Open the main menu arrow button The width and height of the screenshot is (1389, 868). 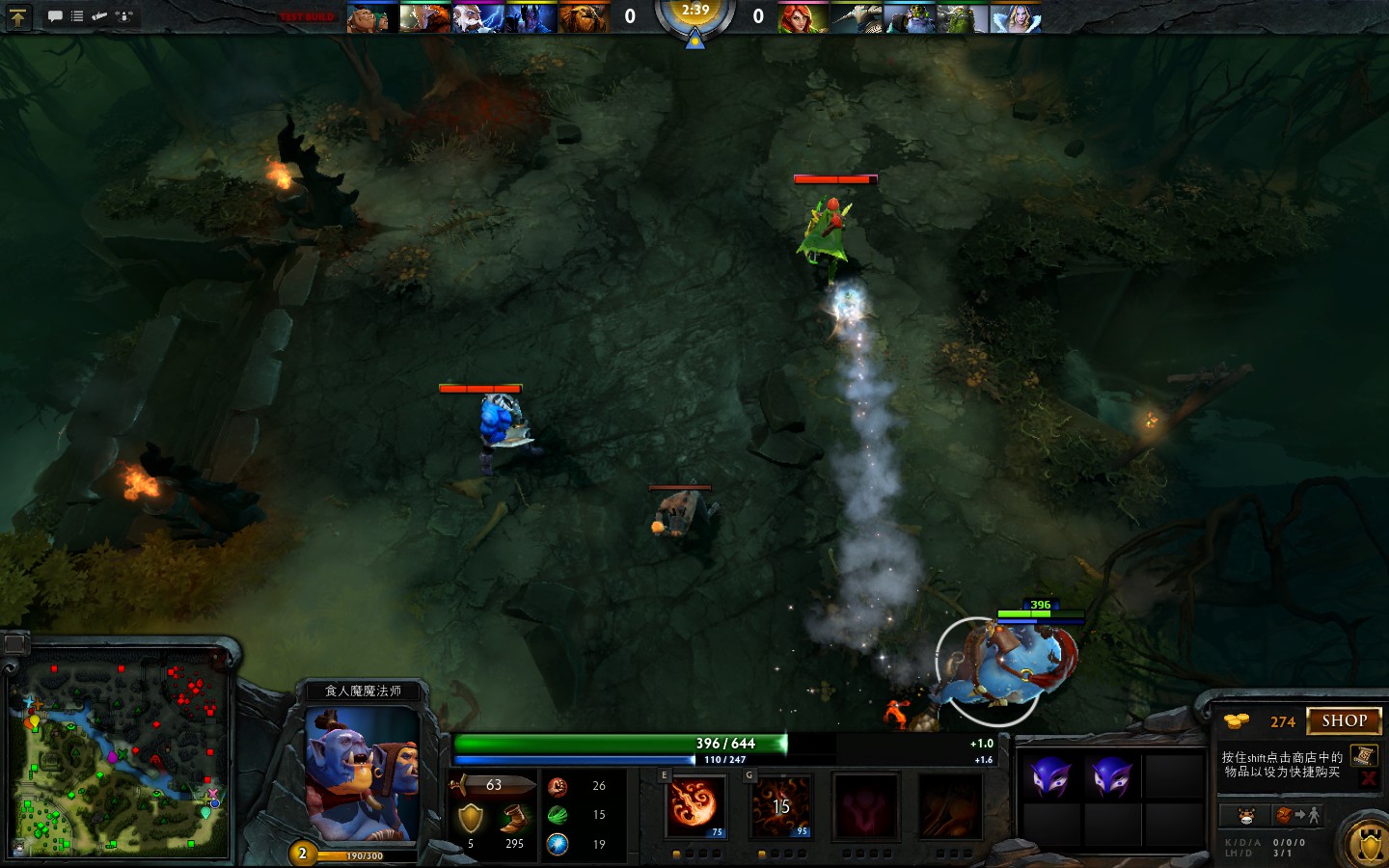pos(17,16)
